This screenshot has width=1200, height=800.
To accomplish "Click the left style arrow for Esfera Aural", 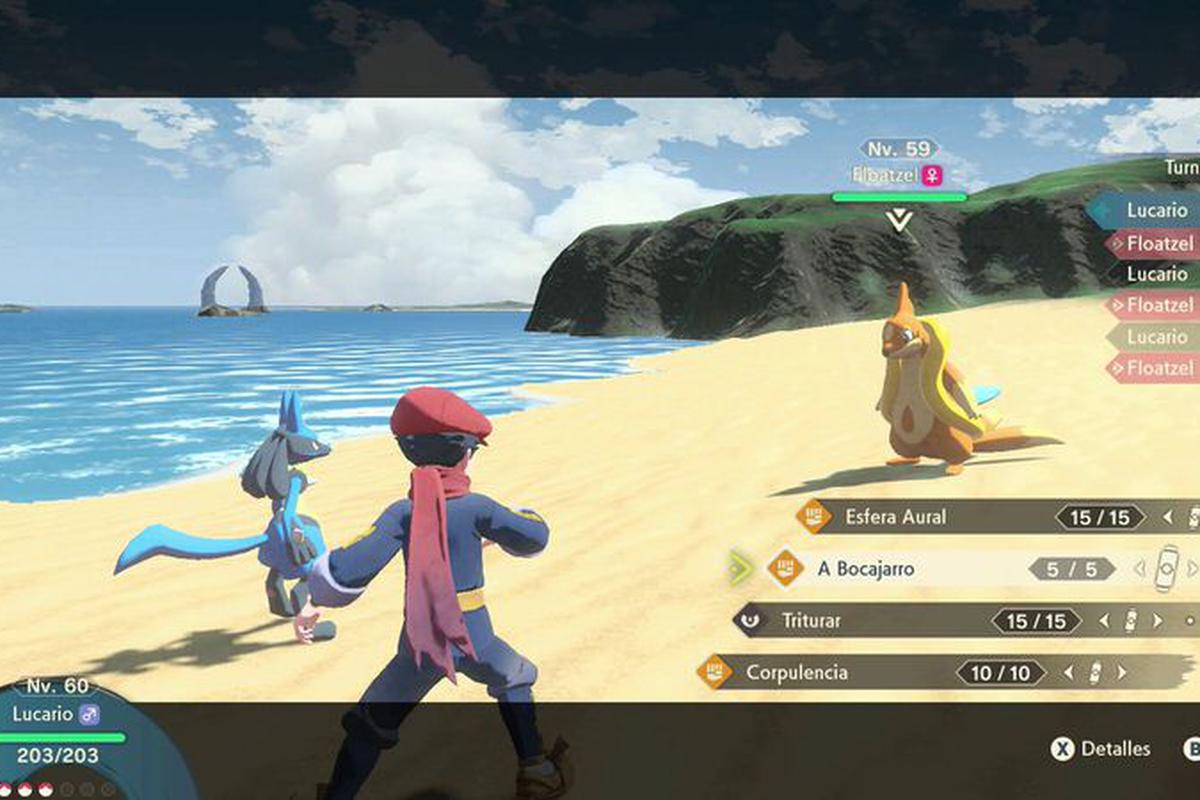I will [x=1167, y=517].
